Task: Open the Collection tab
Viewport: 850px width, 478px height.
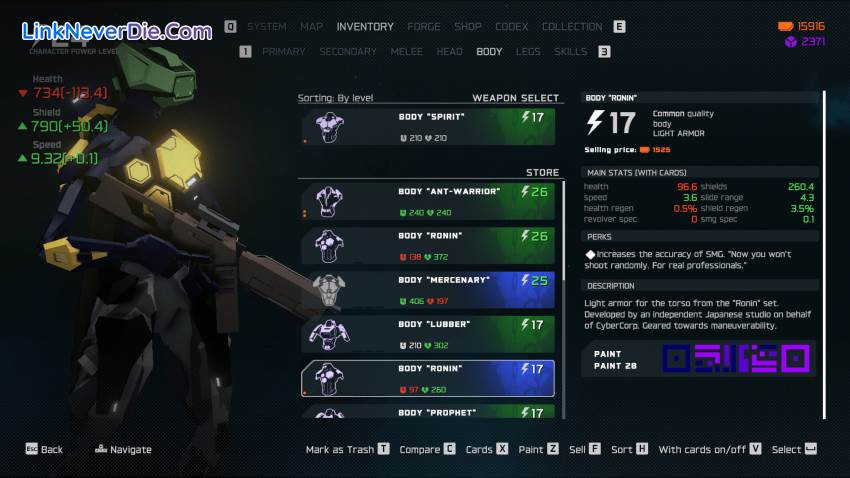Action: [x=572, y=27]
